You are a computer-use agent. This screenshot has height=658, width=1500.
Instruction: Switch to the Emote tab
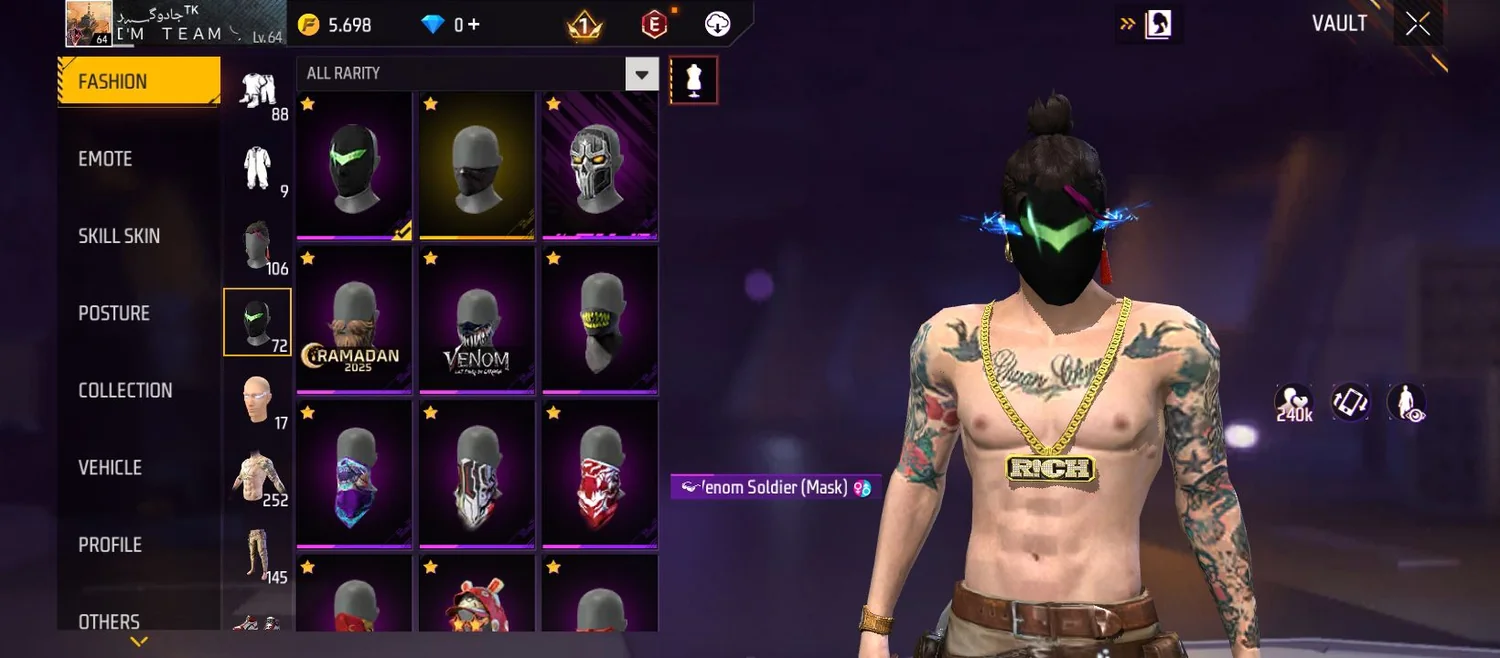coord(105,159)
